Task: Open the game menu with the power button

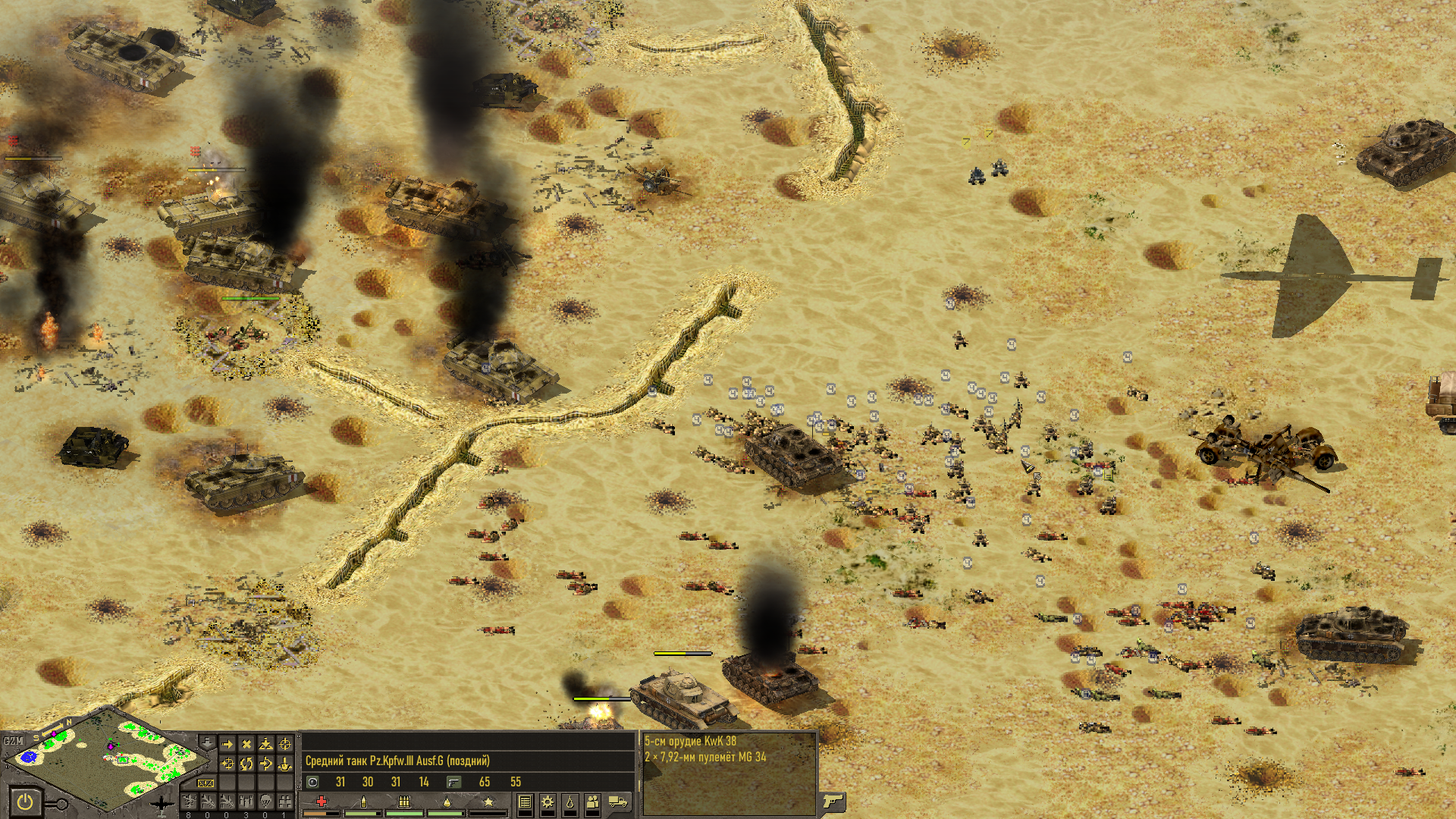Action: [x=25, y=802]
